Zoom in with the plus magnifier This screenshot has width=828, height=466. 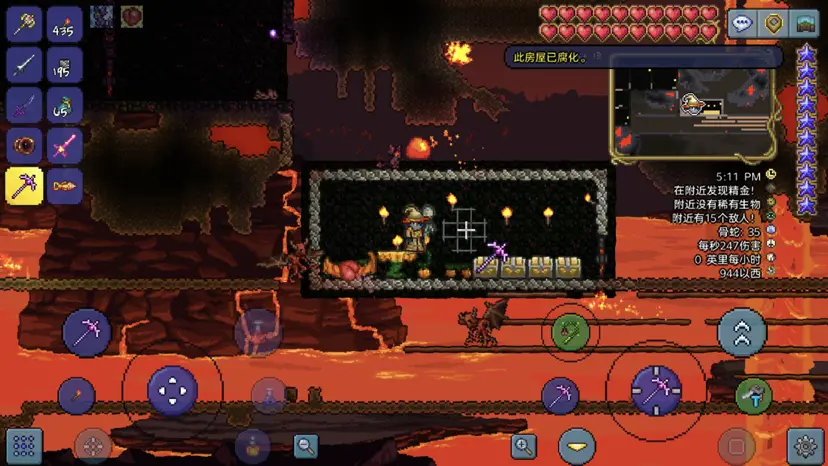523,446
